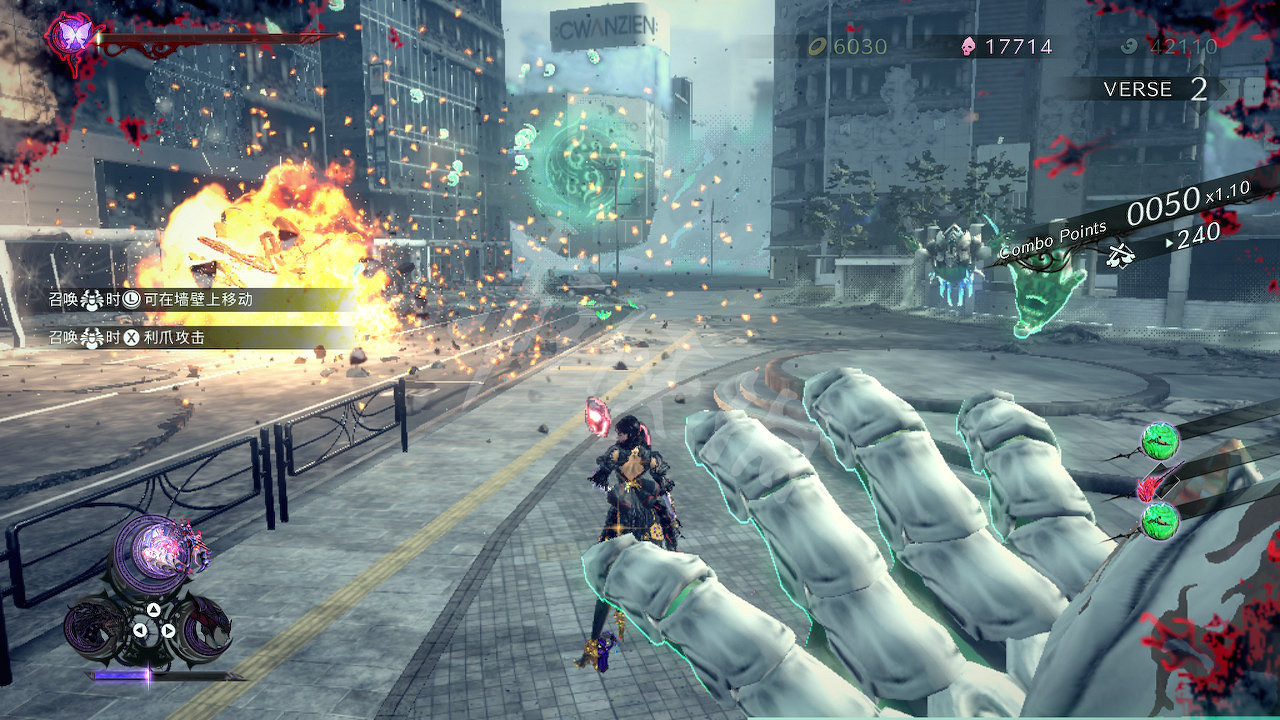Choose the lower-left demon slot
Viewport: 1280px width, 720px height.
point(97,626)
